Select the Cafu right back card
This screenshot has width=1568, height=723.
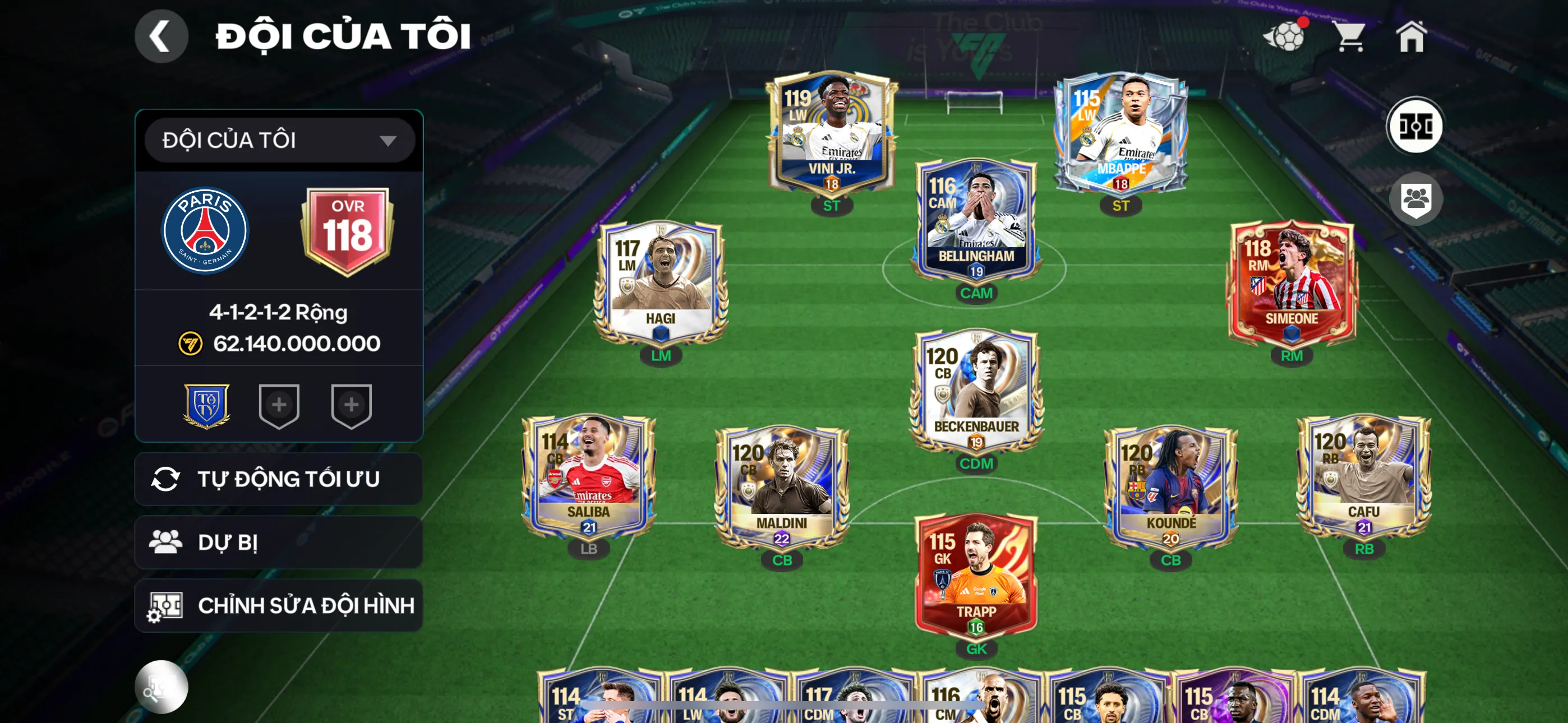1363,476
